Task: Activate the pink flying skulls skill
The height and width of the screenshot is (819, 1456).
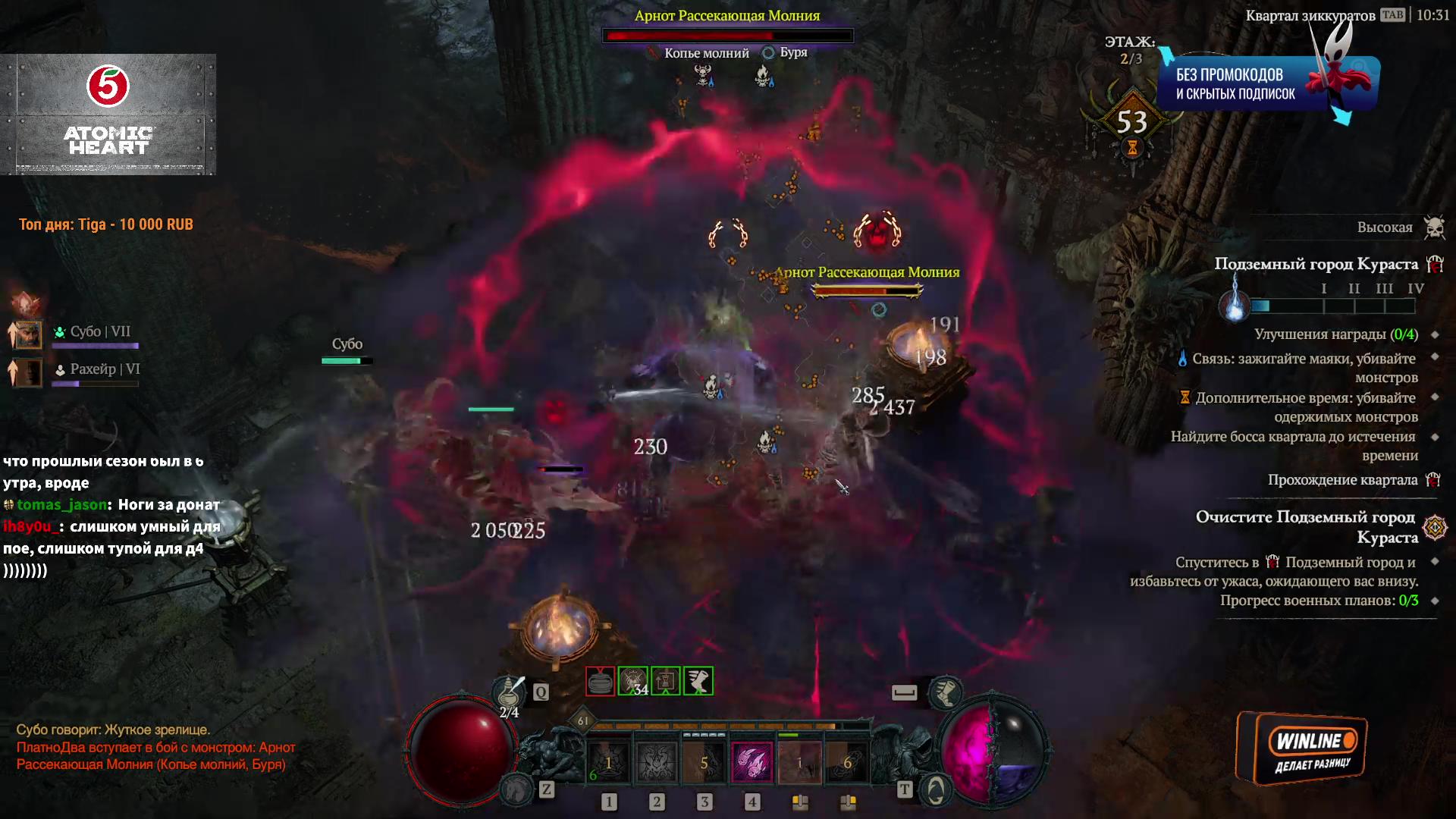Action: [752, 761]
